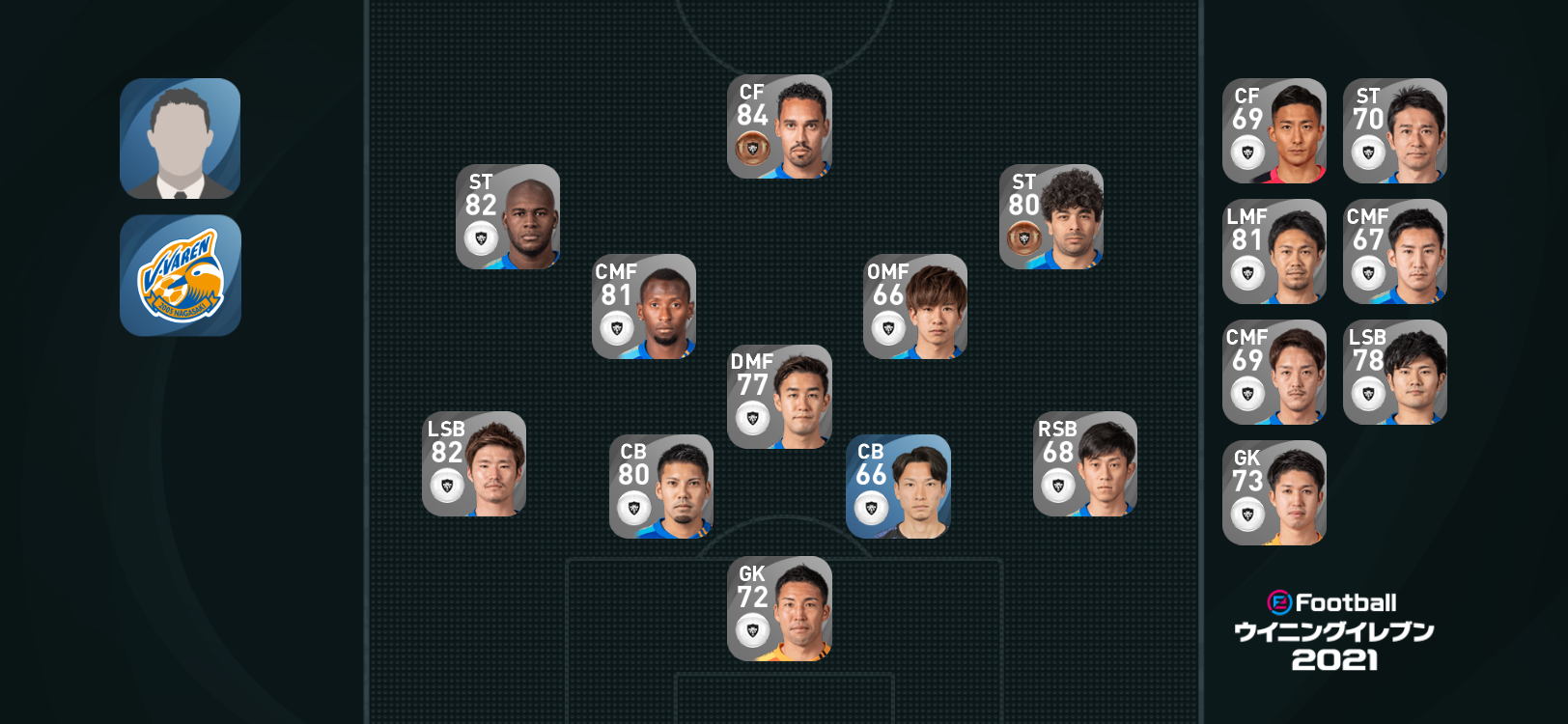Select the DMF 77 player card
The width and height of the screenshot is (1568, 724).
pos(779,397)
